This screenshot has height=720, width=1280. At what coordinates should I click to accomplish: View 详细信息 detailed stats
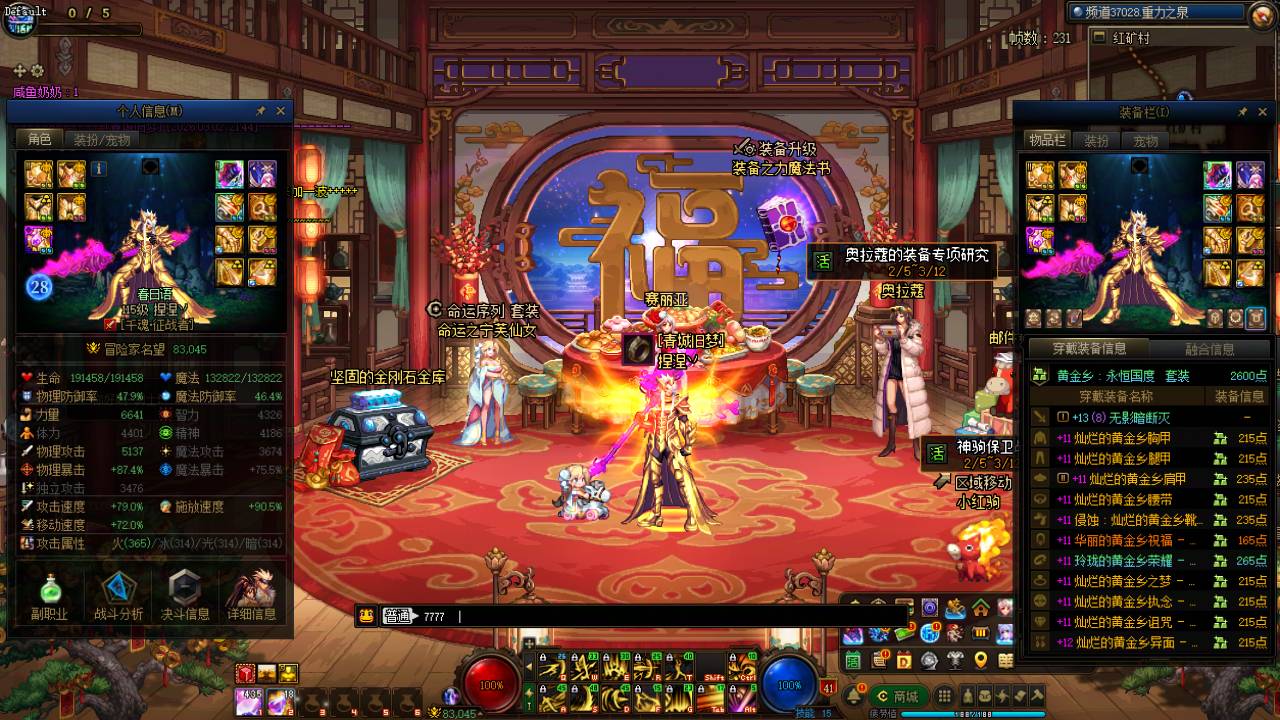pyautogui.click(x=251, y=597)
